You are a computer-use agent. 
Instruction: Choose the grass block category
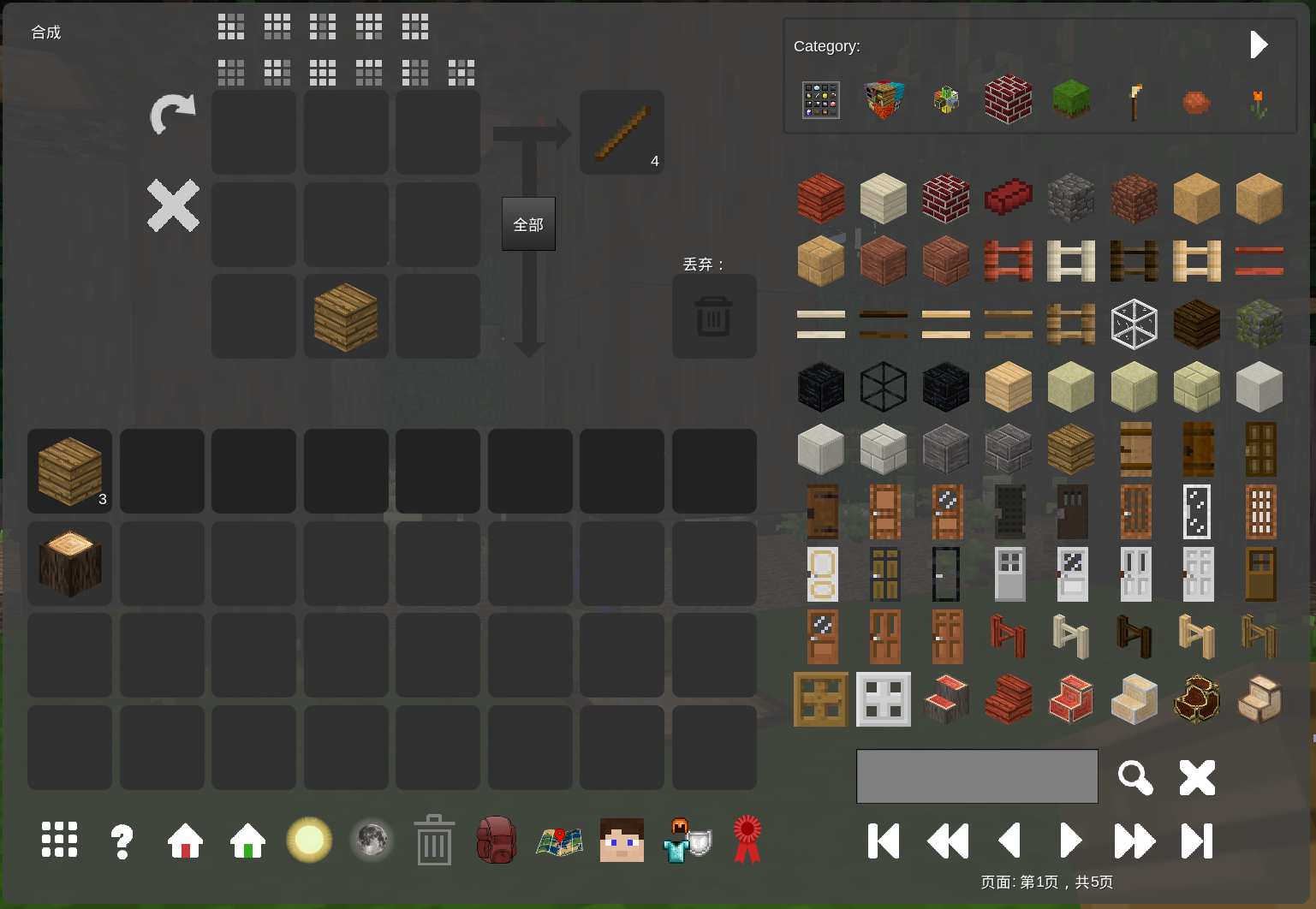(x=1071, y=100)
